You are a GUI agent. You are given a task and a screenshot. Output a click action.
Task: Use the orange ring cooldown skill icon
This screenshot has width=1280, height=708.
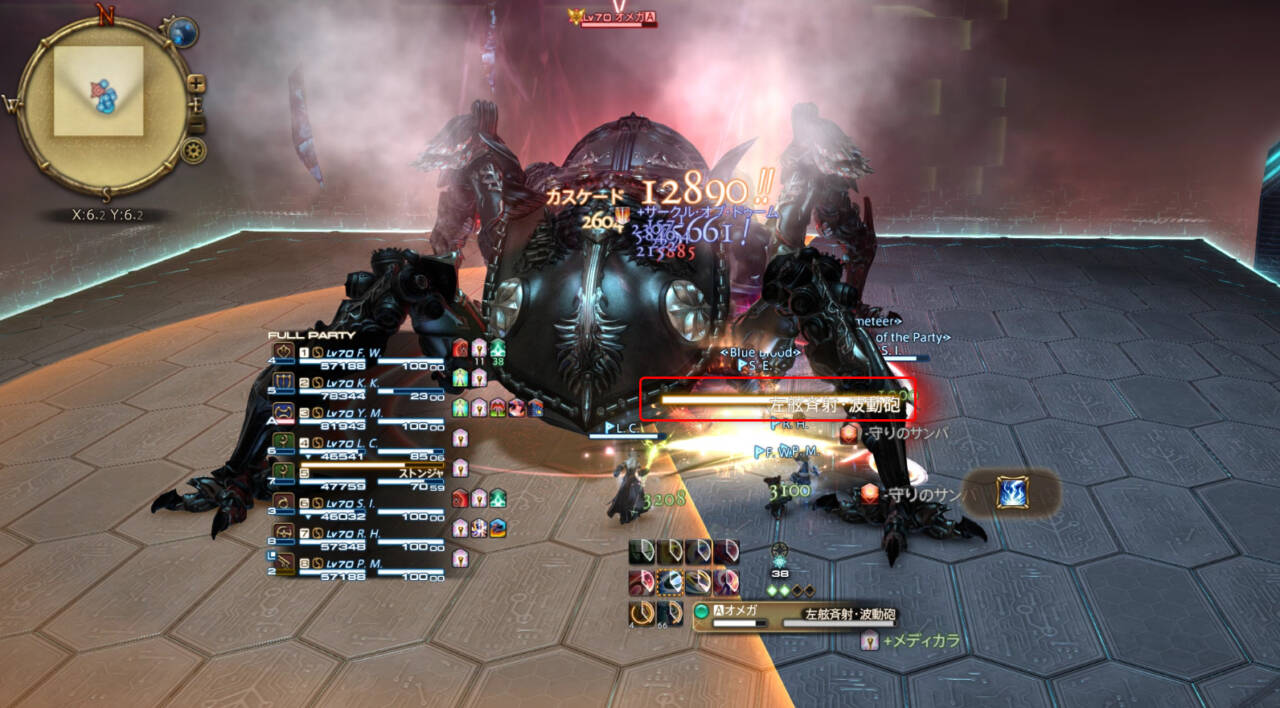pyautogui.click(x=642, y=612)
